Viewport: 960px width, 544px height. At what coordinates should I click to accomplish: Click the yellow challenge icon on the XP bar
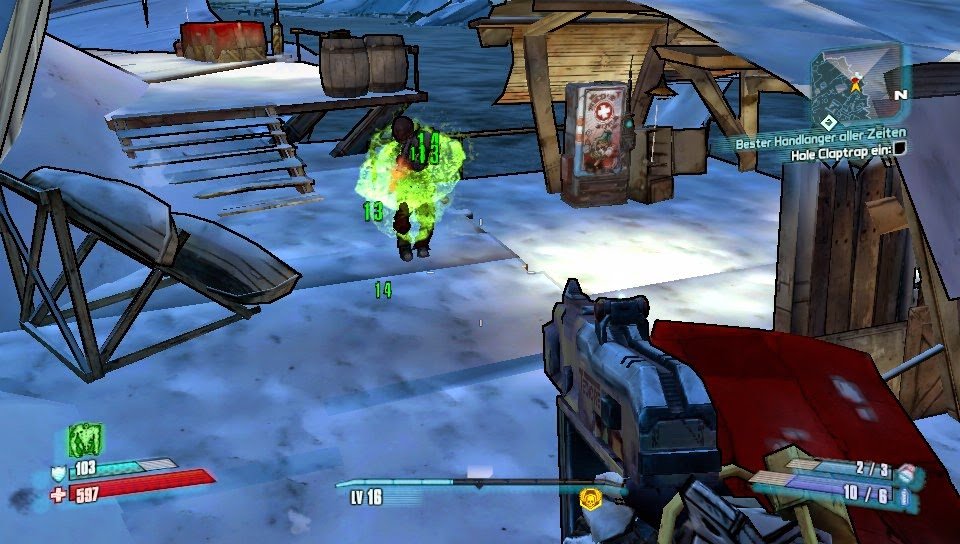(591, 495)
